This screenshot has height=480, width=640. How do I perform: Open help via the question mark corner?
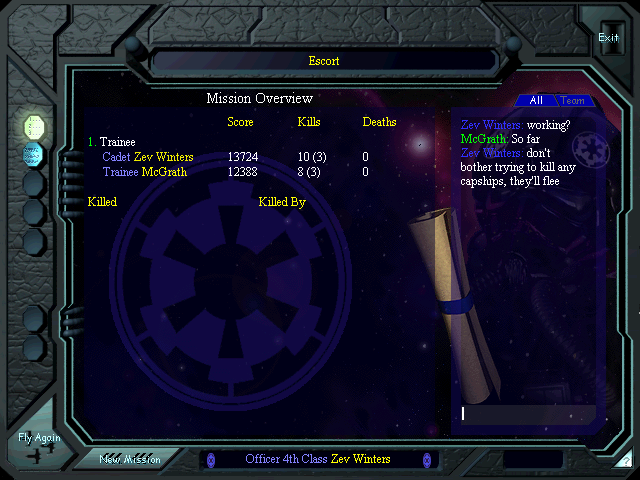click(625, 462)
